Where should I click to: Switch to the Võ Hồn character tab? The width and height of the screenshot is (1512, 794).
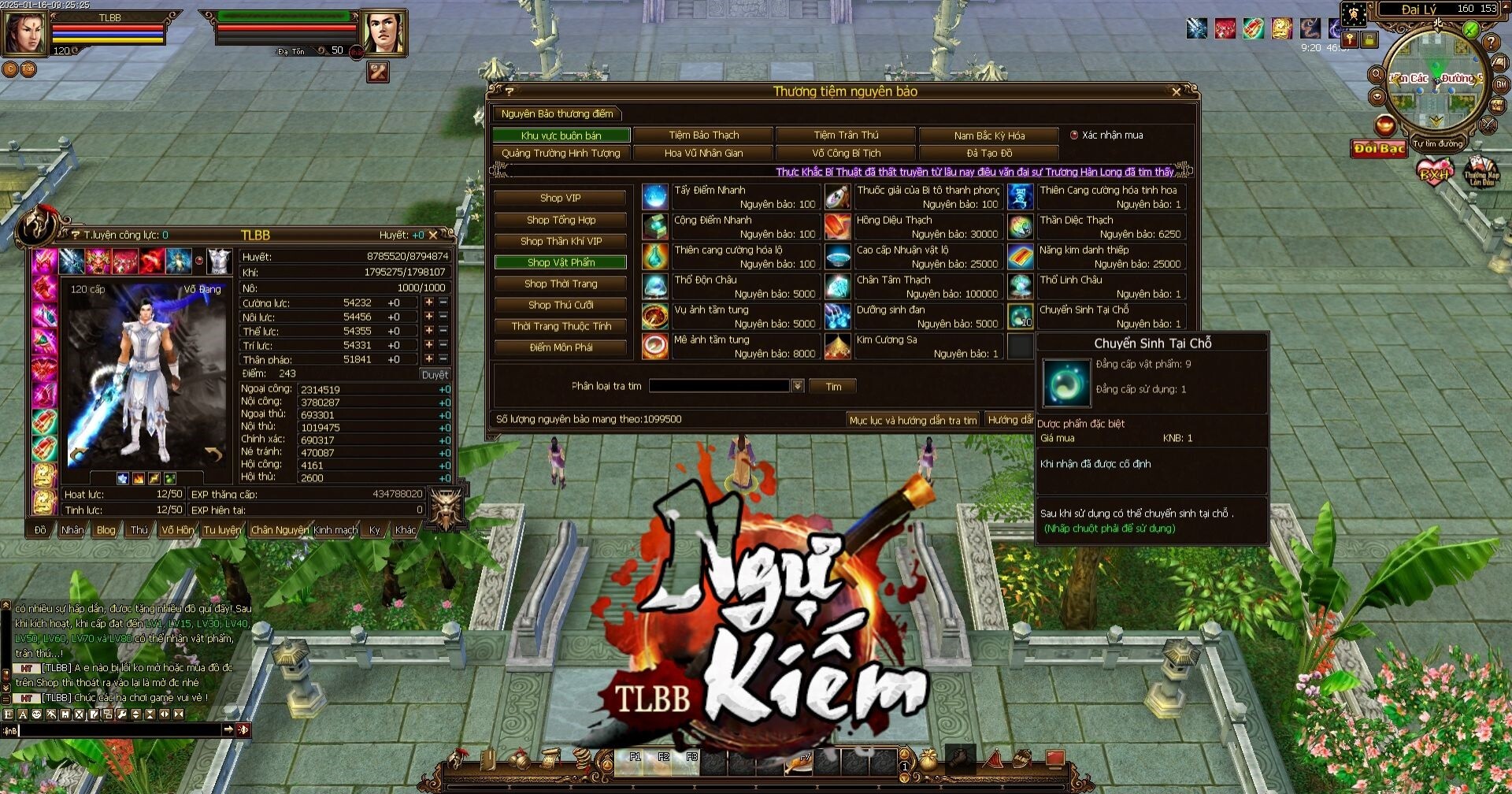coord(176,530)
